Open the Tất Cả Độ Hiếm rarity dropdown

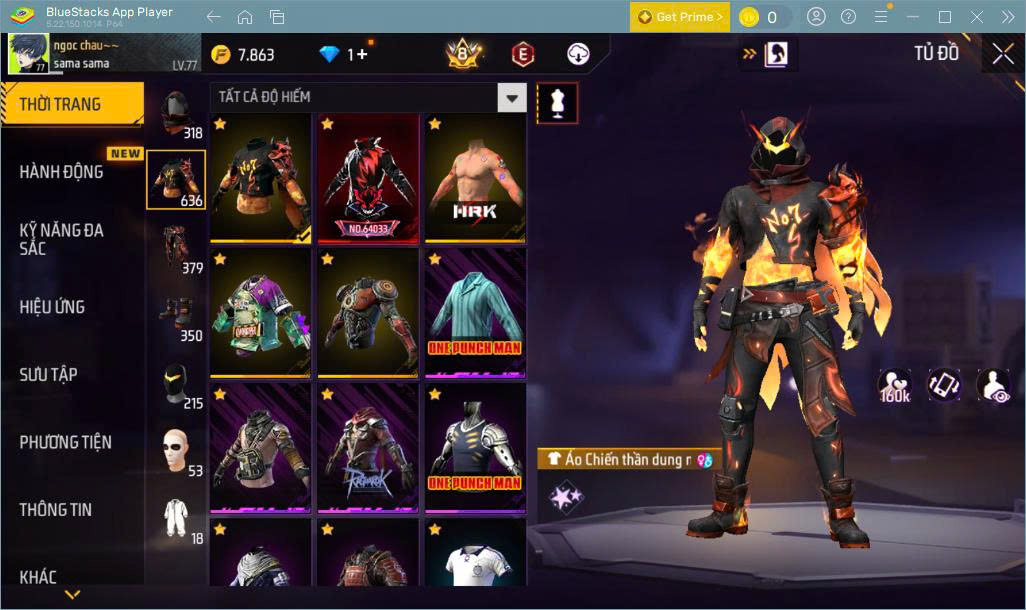pos(512,97)
